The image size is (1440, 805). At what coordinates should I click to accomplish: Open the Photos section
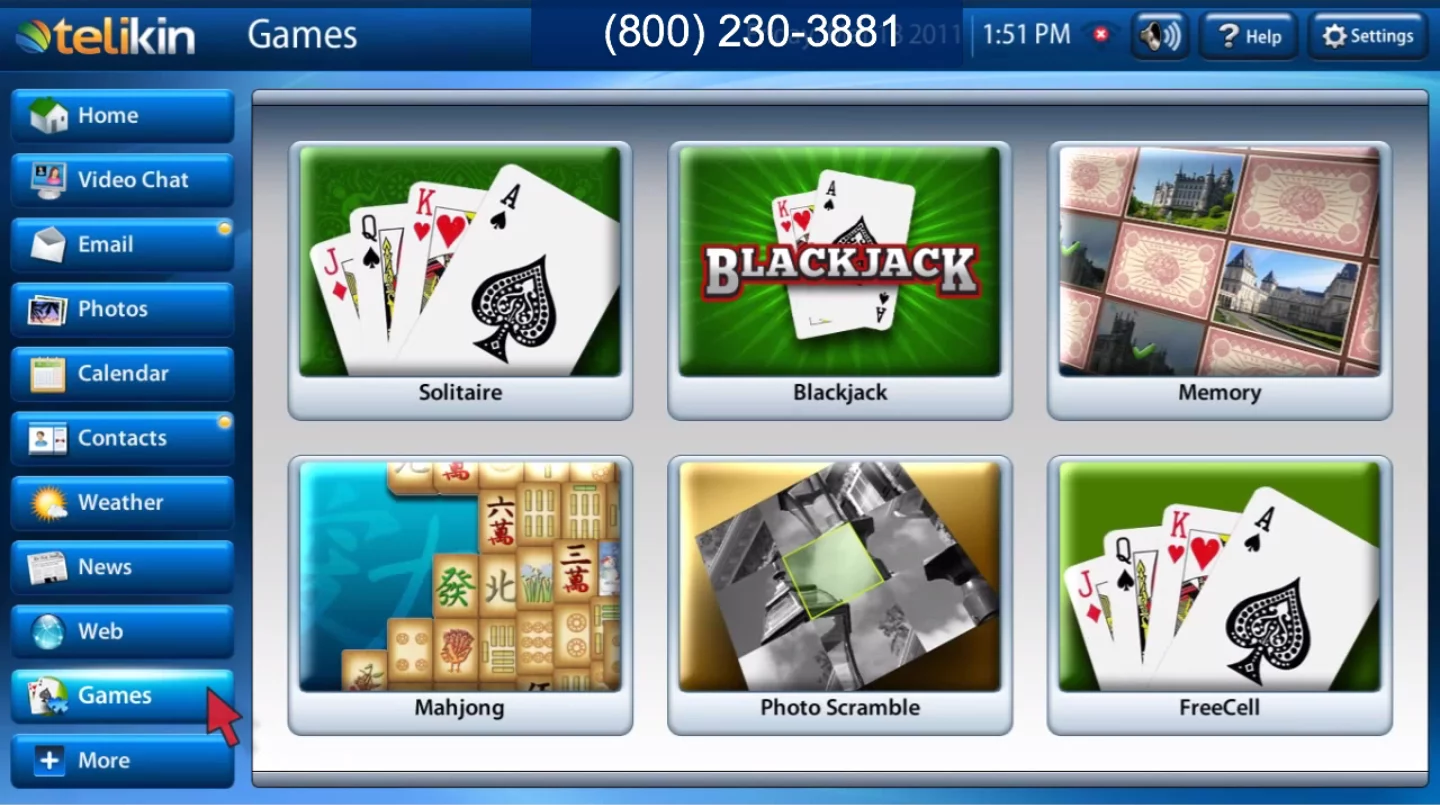[120, 309]
